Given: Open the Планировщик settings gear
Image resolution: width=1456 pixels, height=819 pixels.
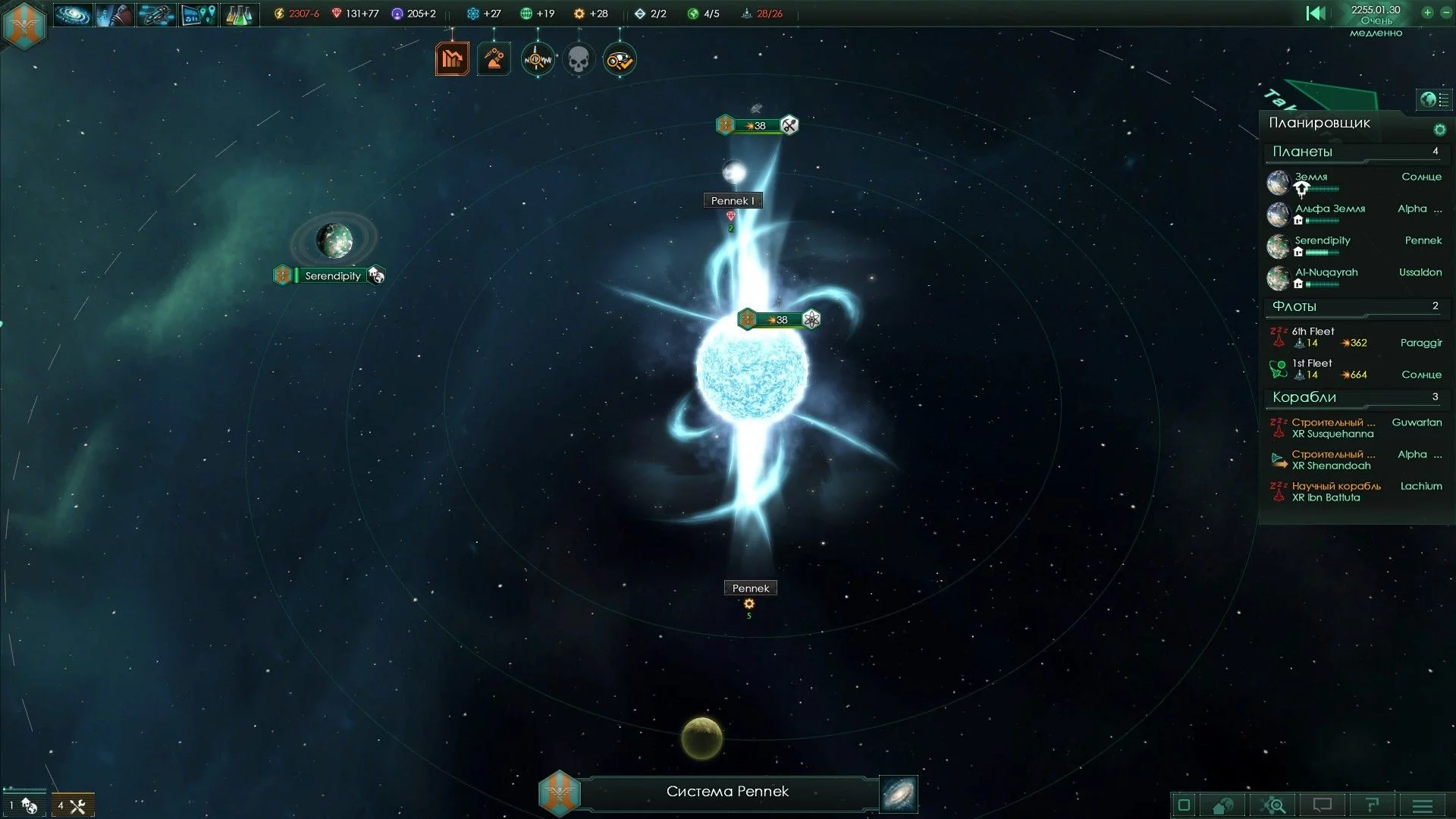Looking at the screenshot, I should [x=1439, y=130].
